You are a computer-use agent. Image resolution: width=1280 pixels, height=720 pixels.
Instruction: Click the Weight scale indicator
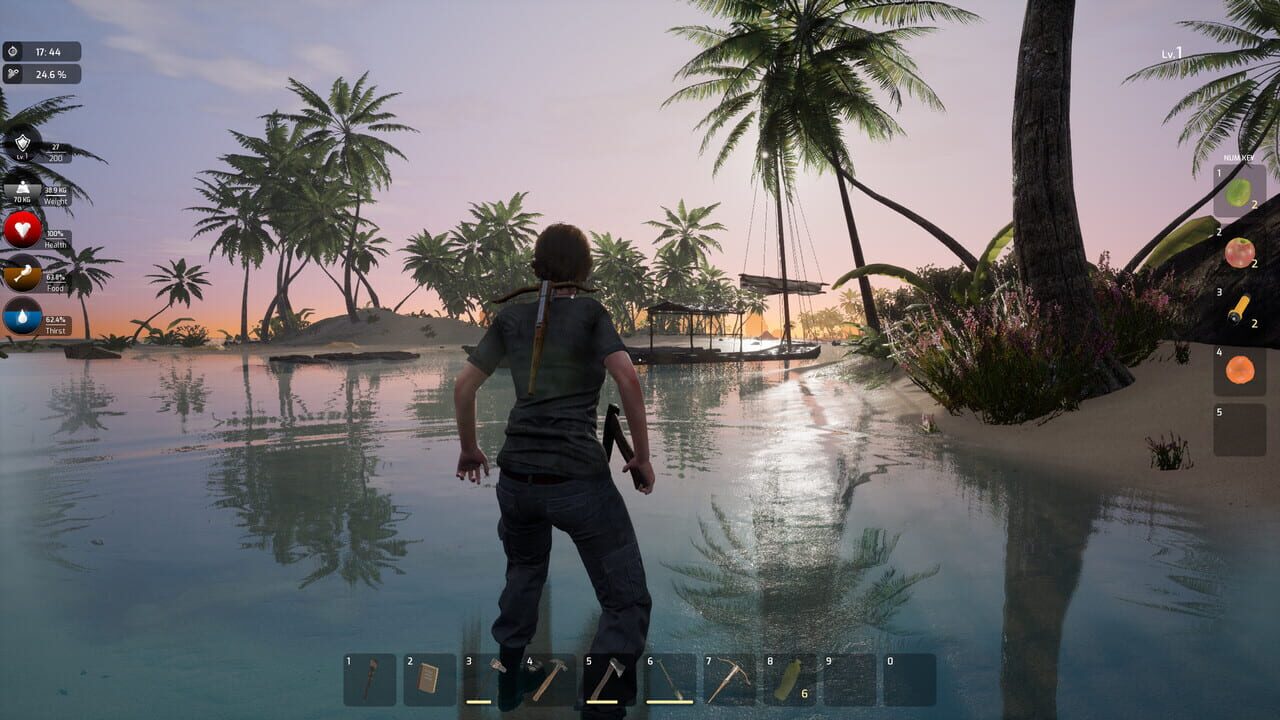pos(23,192)
